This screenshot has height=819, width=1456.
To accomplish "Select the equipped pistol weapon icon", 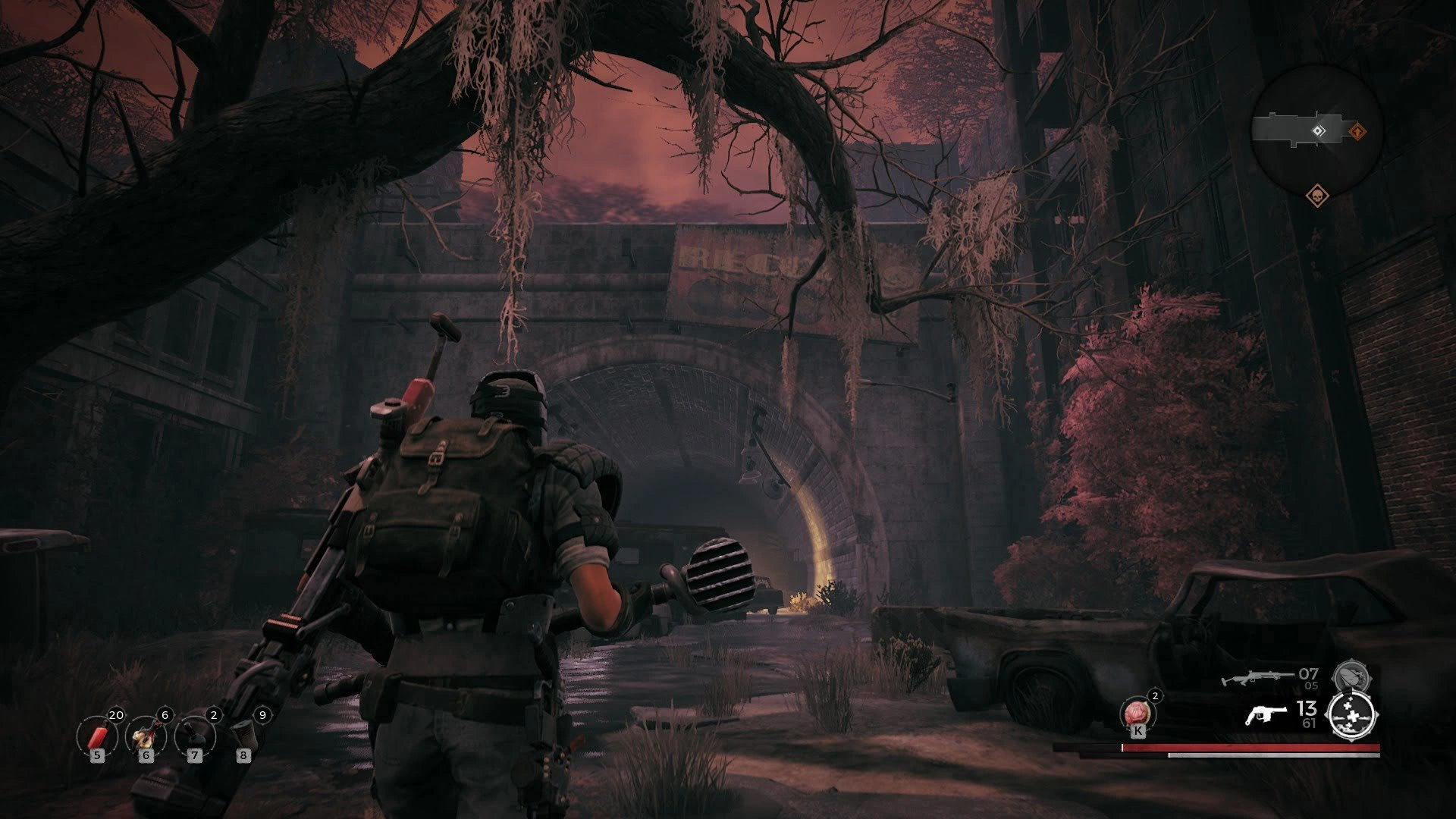I will point(1266,714).
